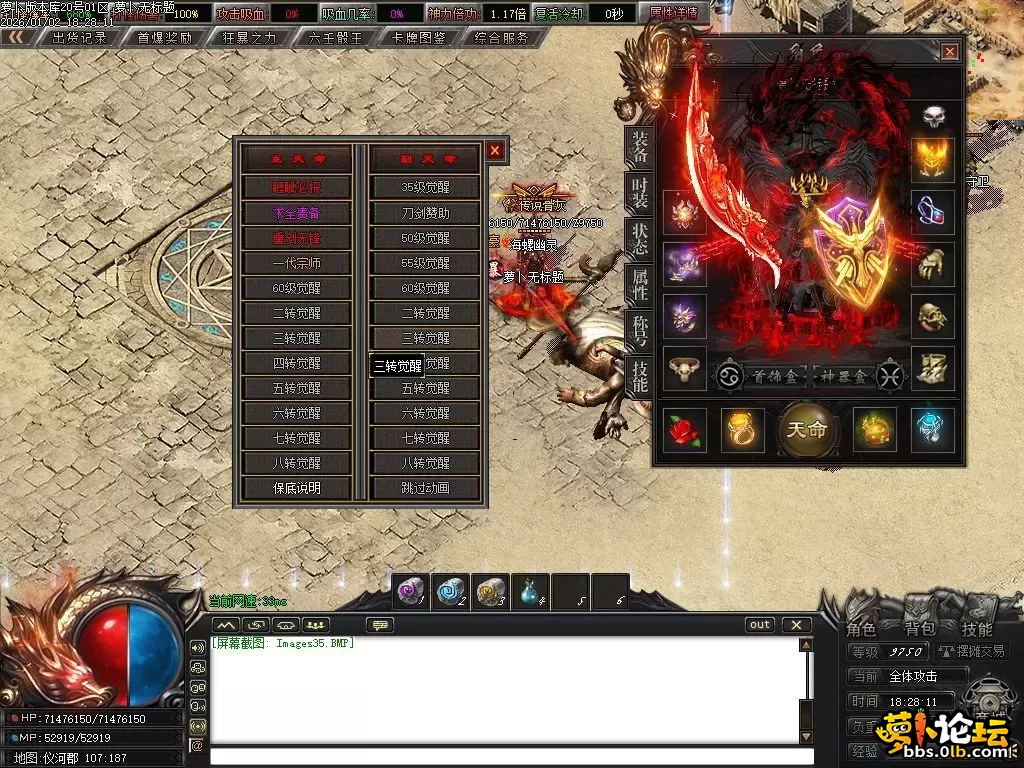This screenshot has width=1024, height=768.
Task: Switch to the 称号 title tab
Action: click(x=639, y=330)
